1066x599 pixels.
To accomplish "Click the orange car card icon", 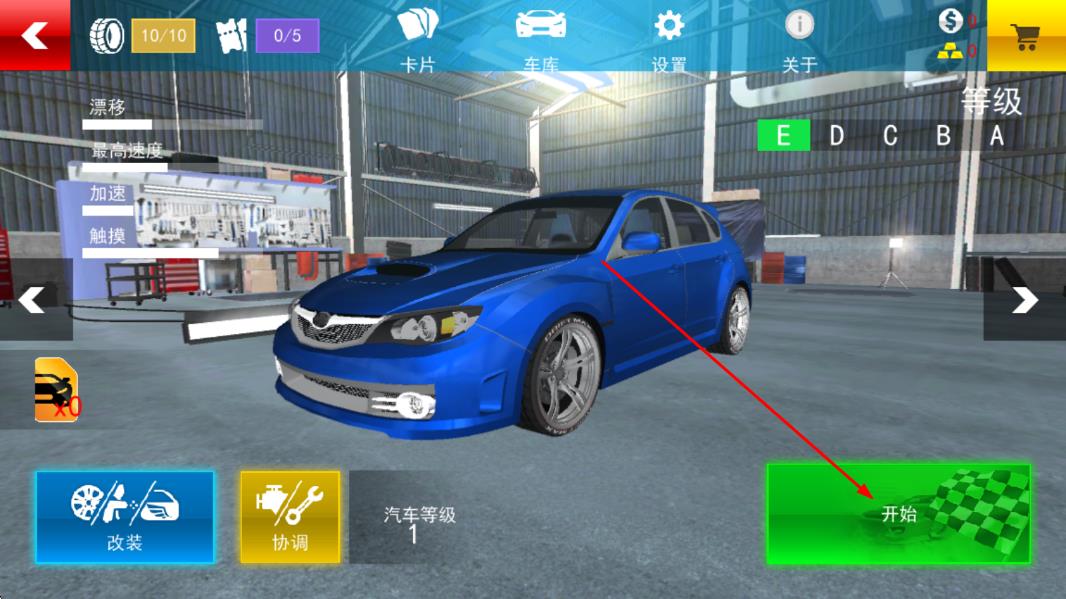I will (56, 389).
